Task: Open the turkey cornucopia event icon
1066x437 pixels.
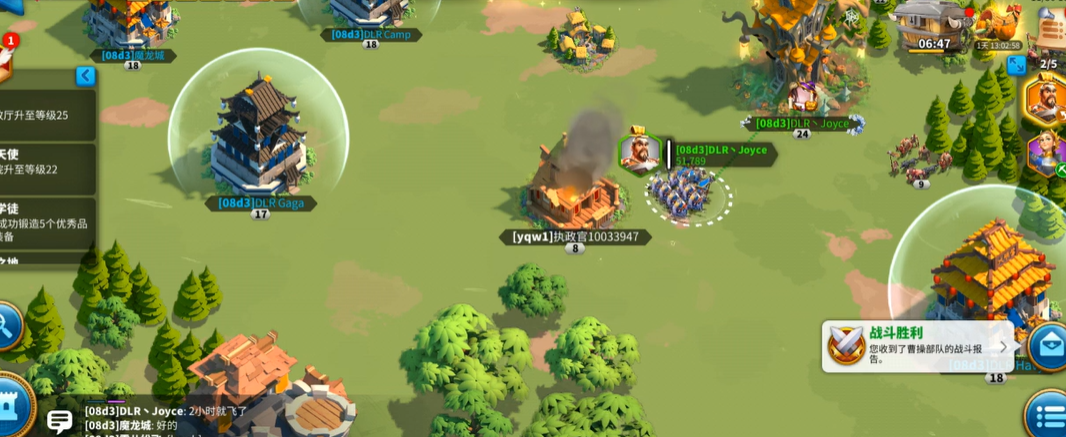Action: click(x=1000, y=23)
